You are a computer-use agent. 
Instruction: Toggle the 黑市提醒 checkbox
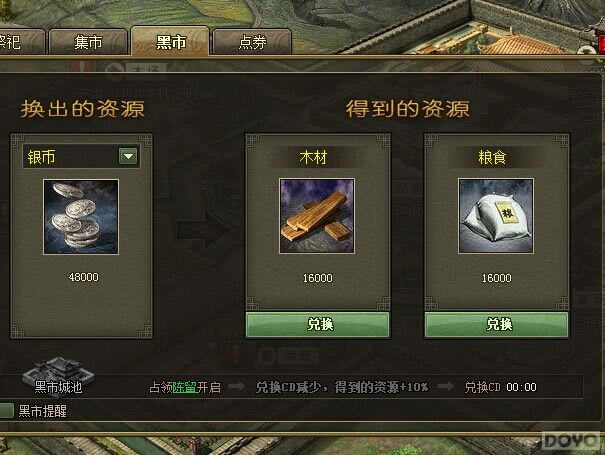(7, 411)
